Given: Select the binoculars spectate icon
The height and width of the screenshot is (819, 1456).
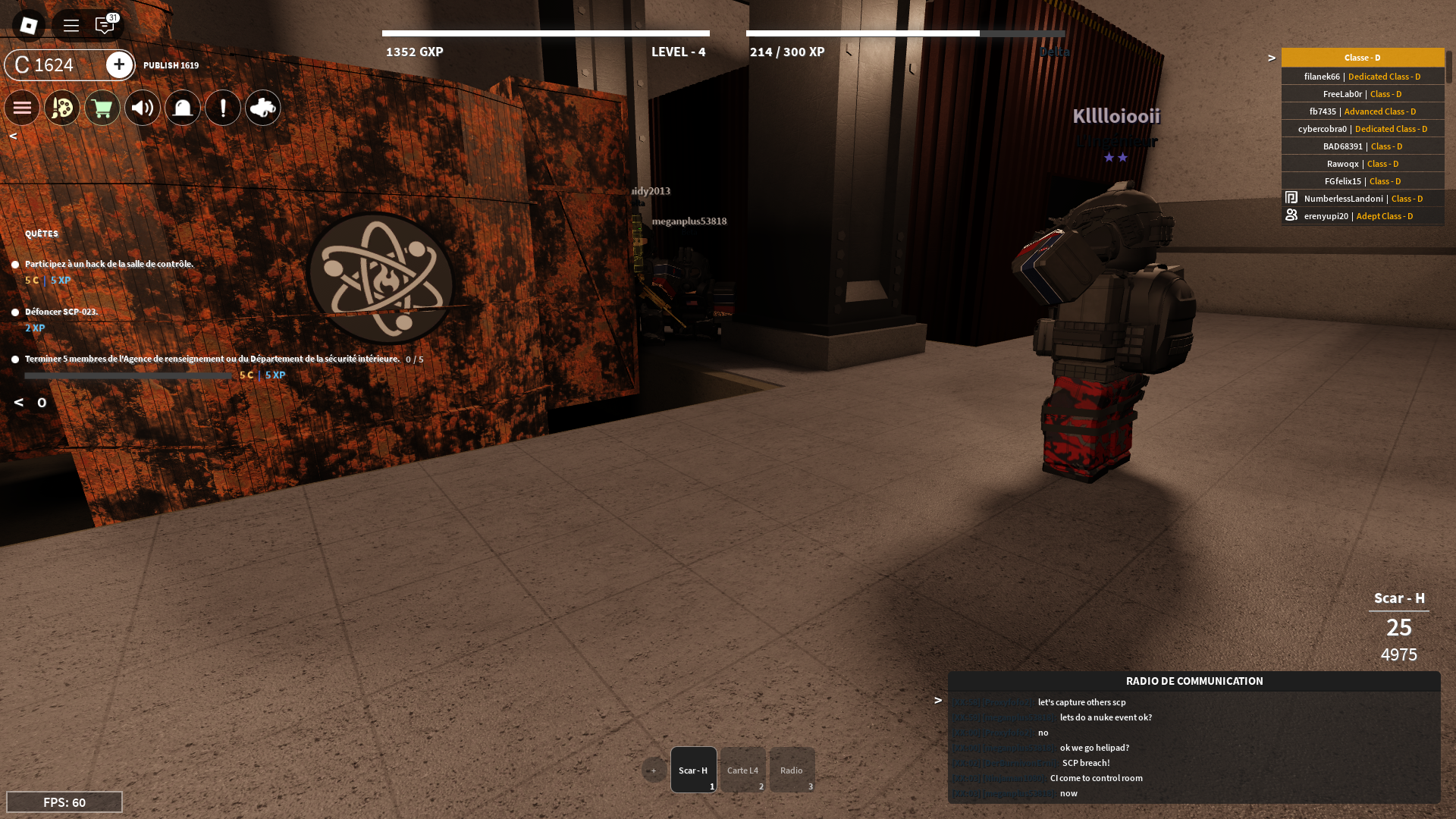Looking at the screenshot, I should pos(263,108).
